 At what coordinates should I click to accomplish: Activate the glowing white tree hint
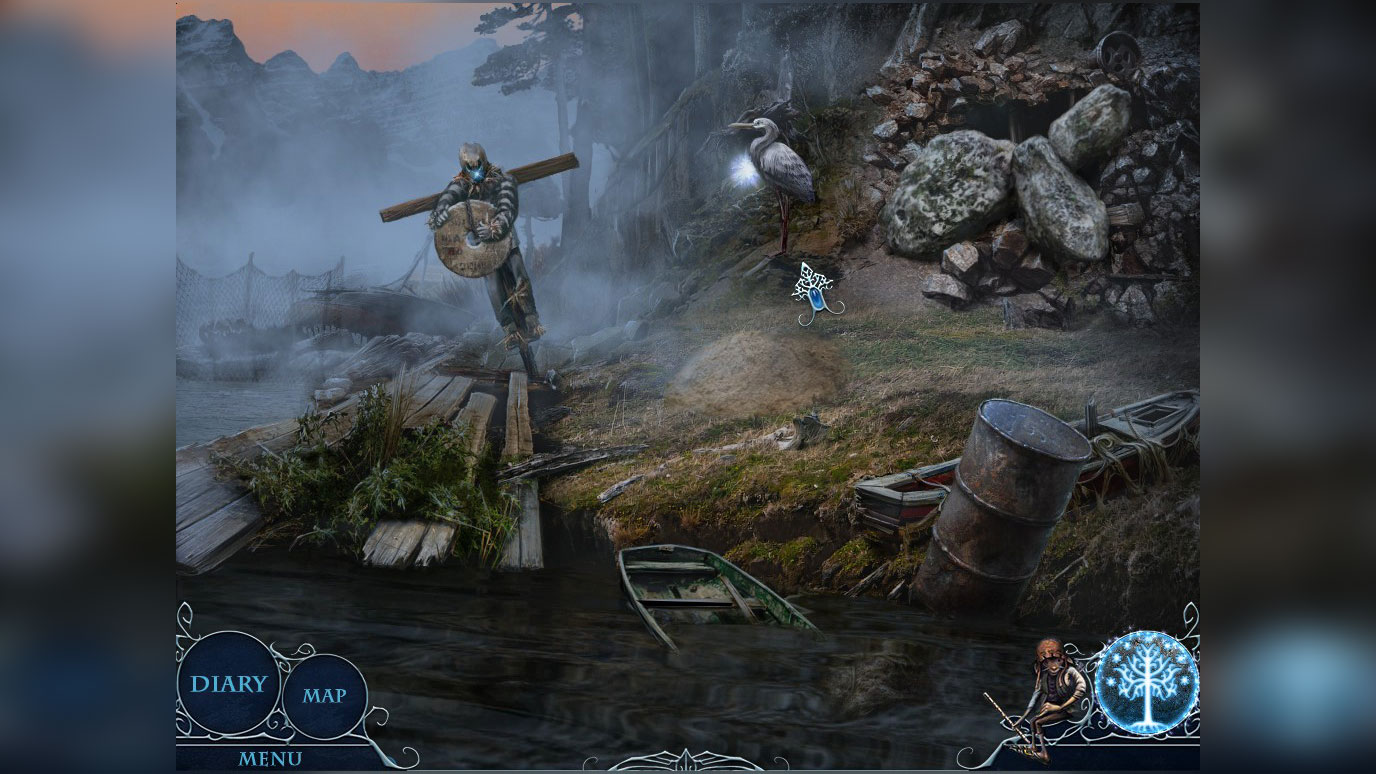[1146, 683]
